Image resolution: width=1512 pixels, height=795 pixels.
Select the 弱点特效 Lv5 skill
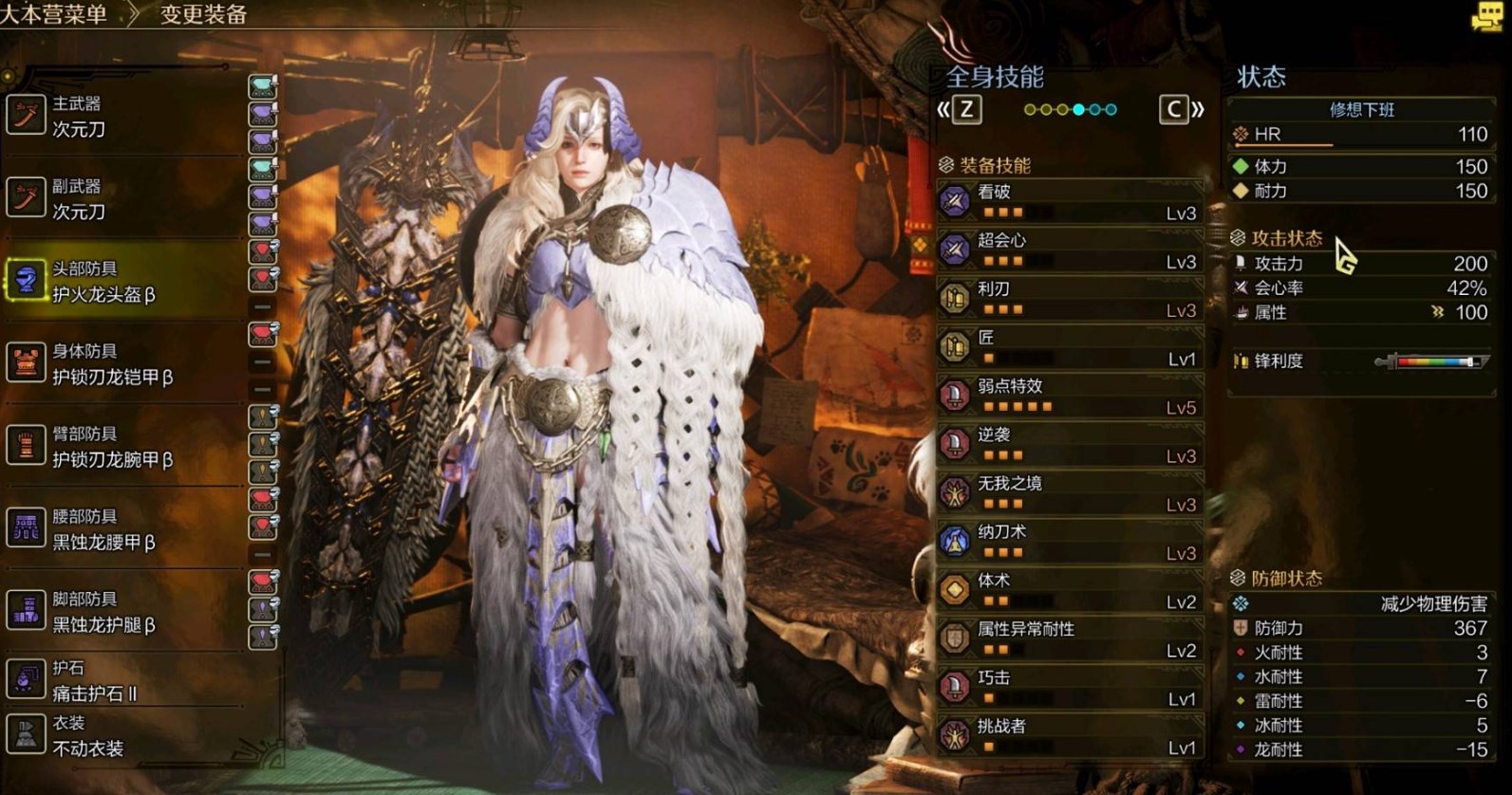click(1070, 396)
